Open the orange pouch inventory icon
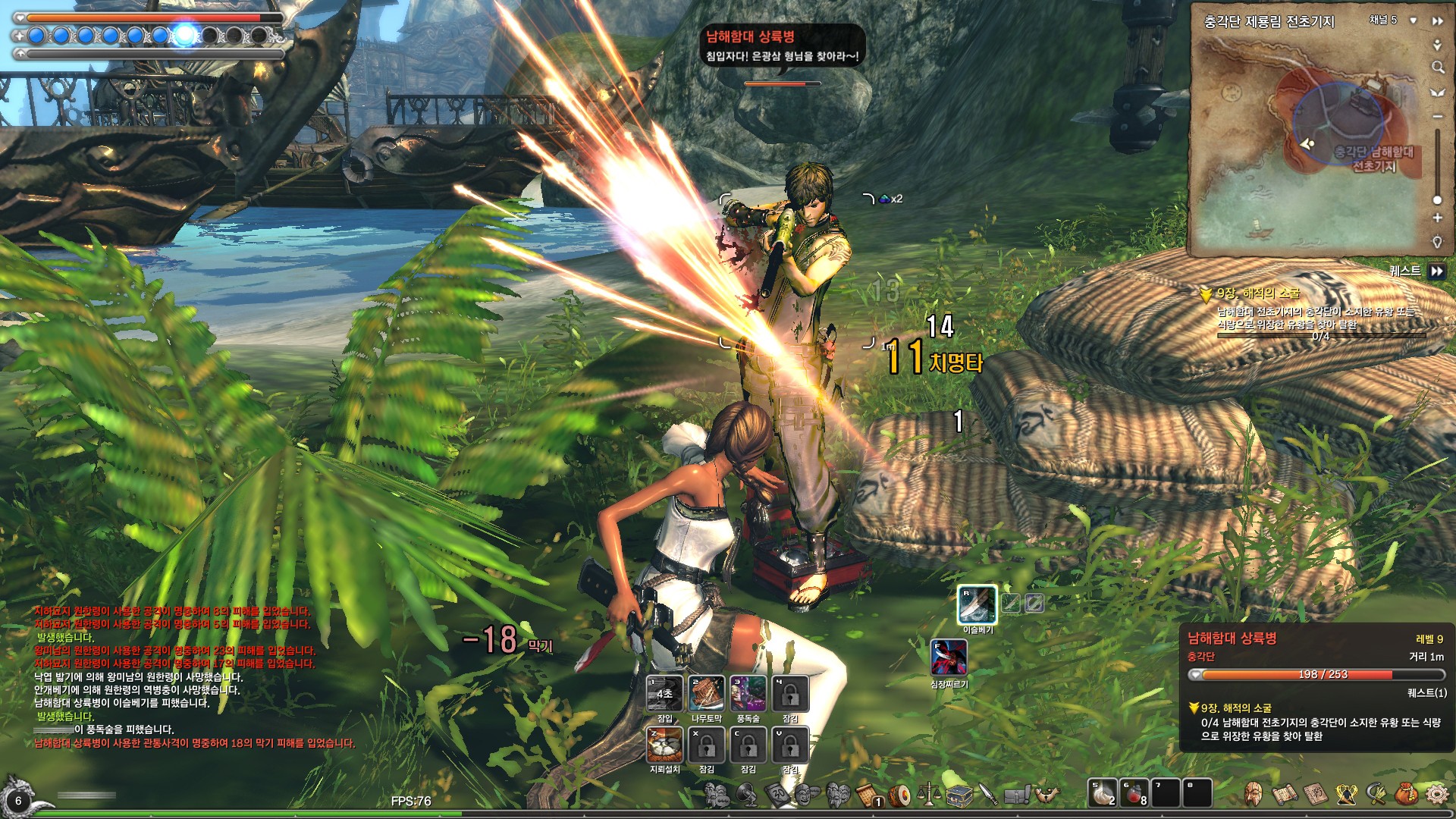Viewport: 1456px width, 819px height. 1406,794
